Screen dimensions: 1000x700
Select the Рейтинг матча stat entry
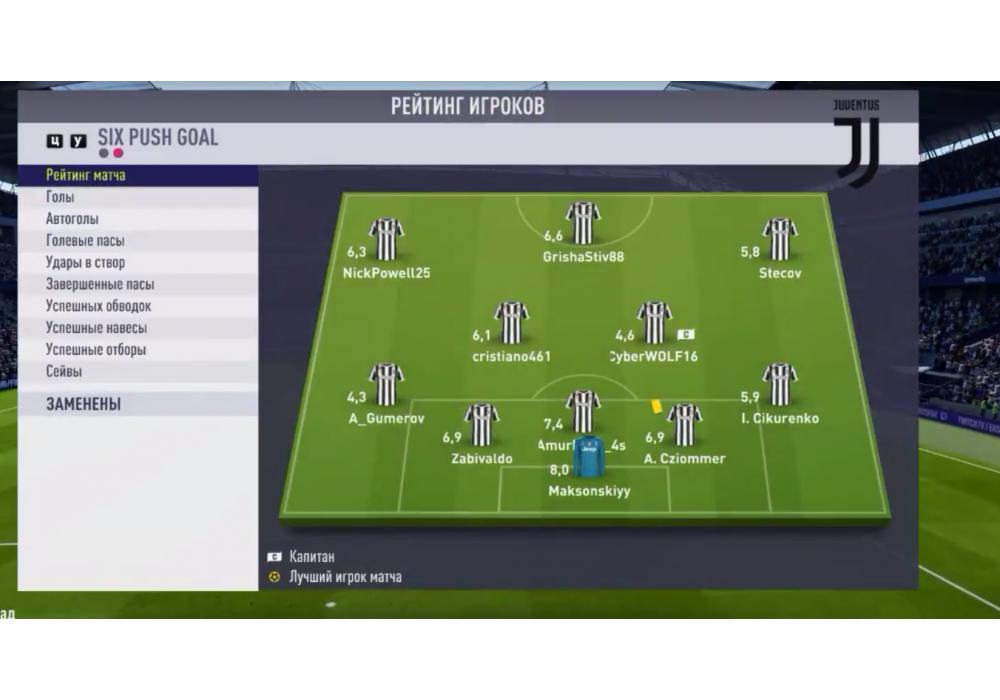pyautogui.click(x=86, y=176)
